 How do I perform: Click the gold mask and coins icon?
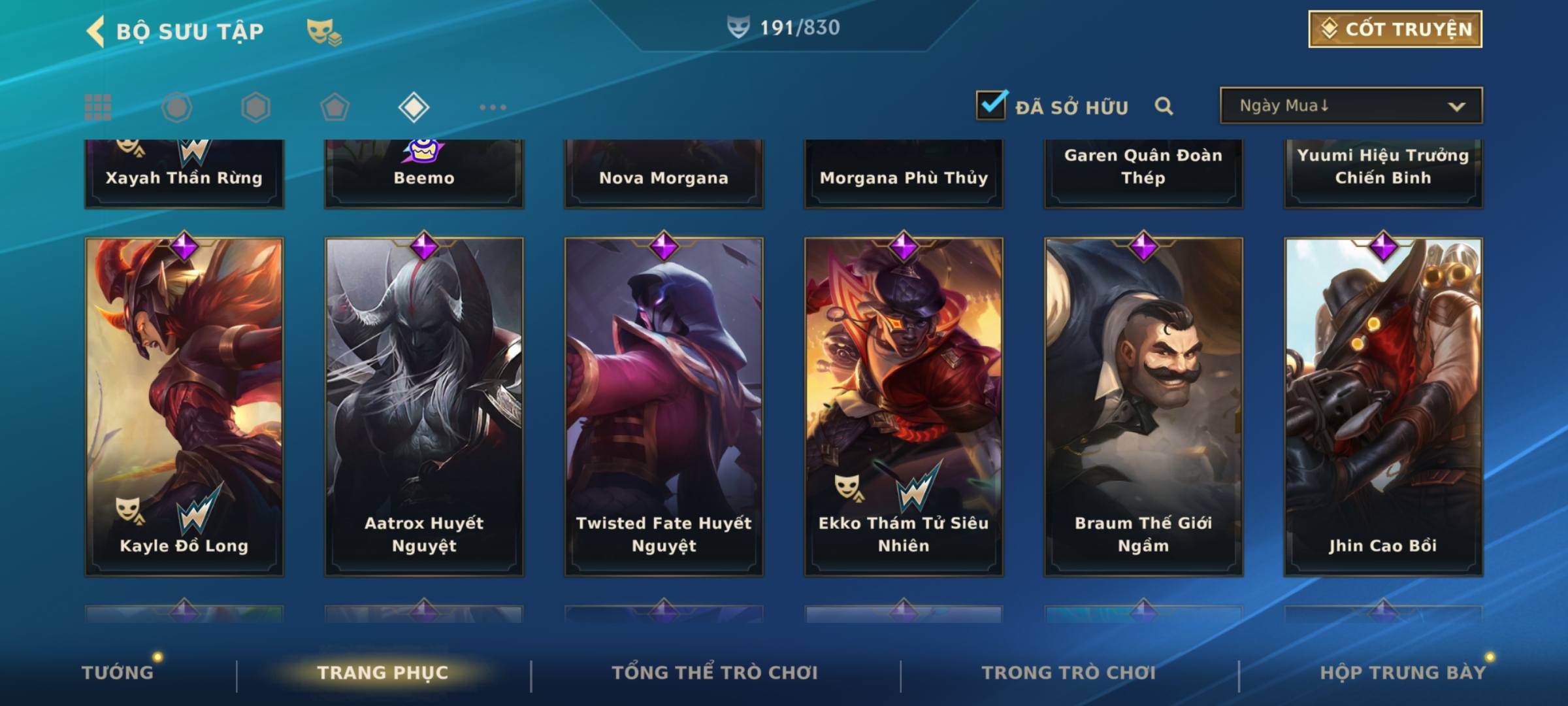coord(324,31)
